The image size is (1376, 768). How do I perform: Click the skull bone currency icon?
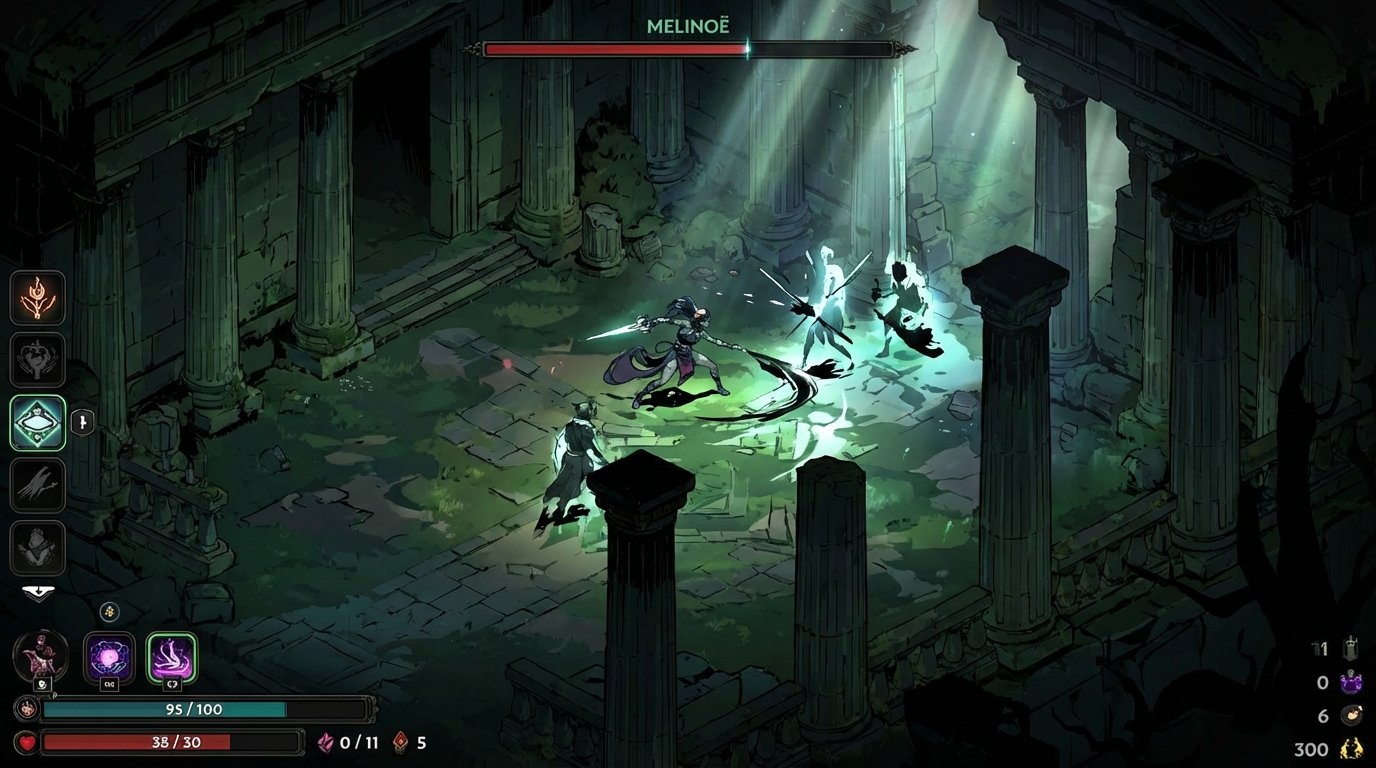click(x=1351, y=716)
